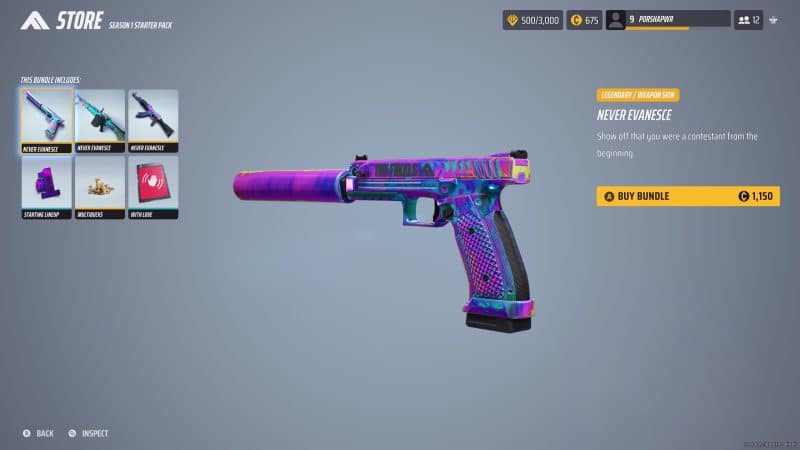Open the friends list showing 12
The width and height of the screenshot is (800, 450).
pos(749,19)
